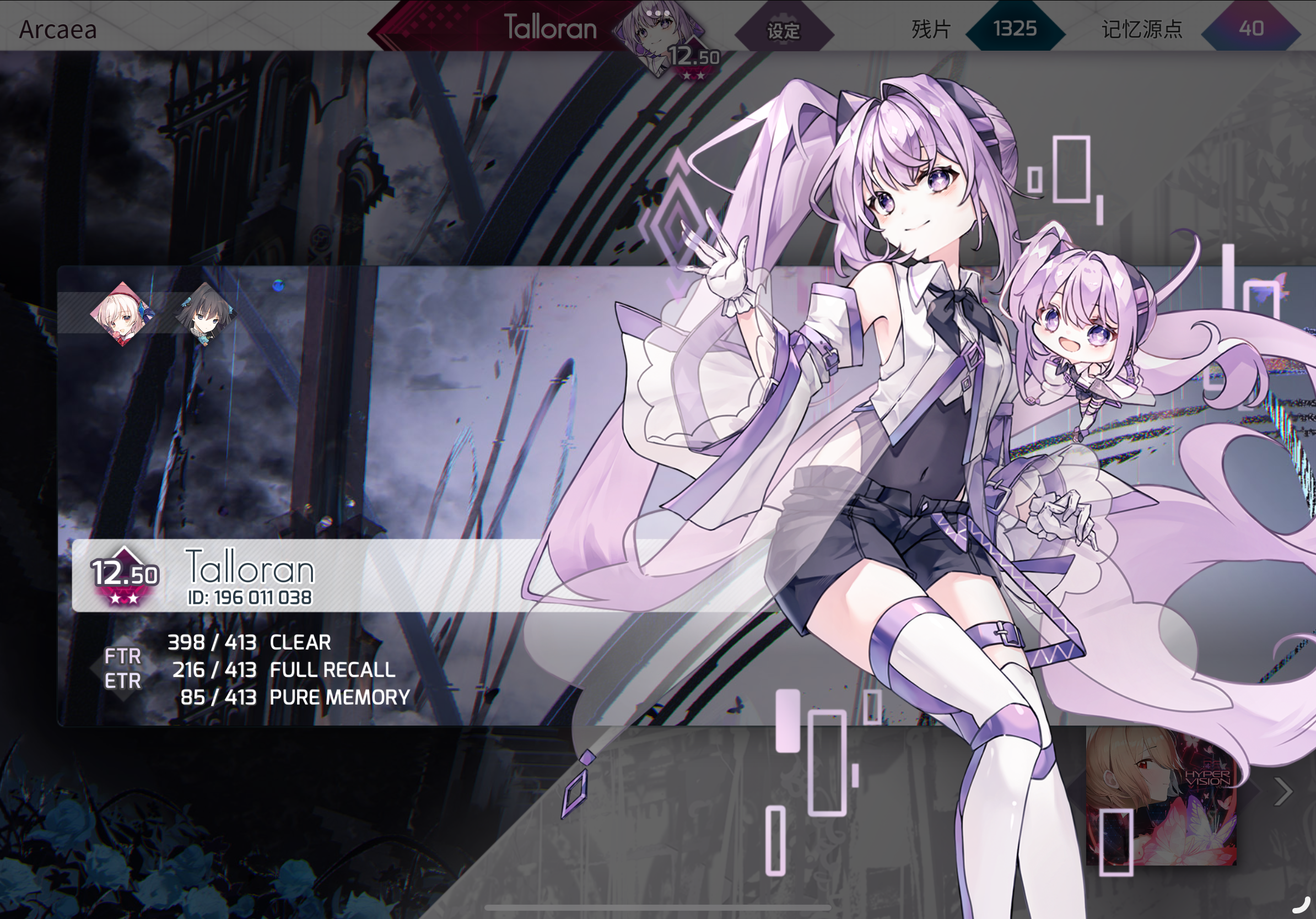This screenshot has height=919, width=1316.
Task: Open the 记忆源点 memories shop showing 40
Action: 1250,29
